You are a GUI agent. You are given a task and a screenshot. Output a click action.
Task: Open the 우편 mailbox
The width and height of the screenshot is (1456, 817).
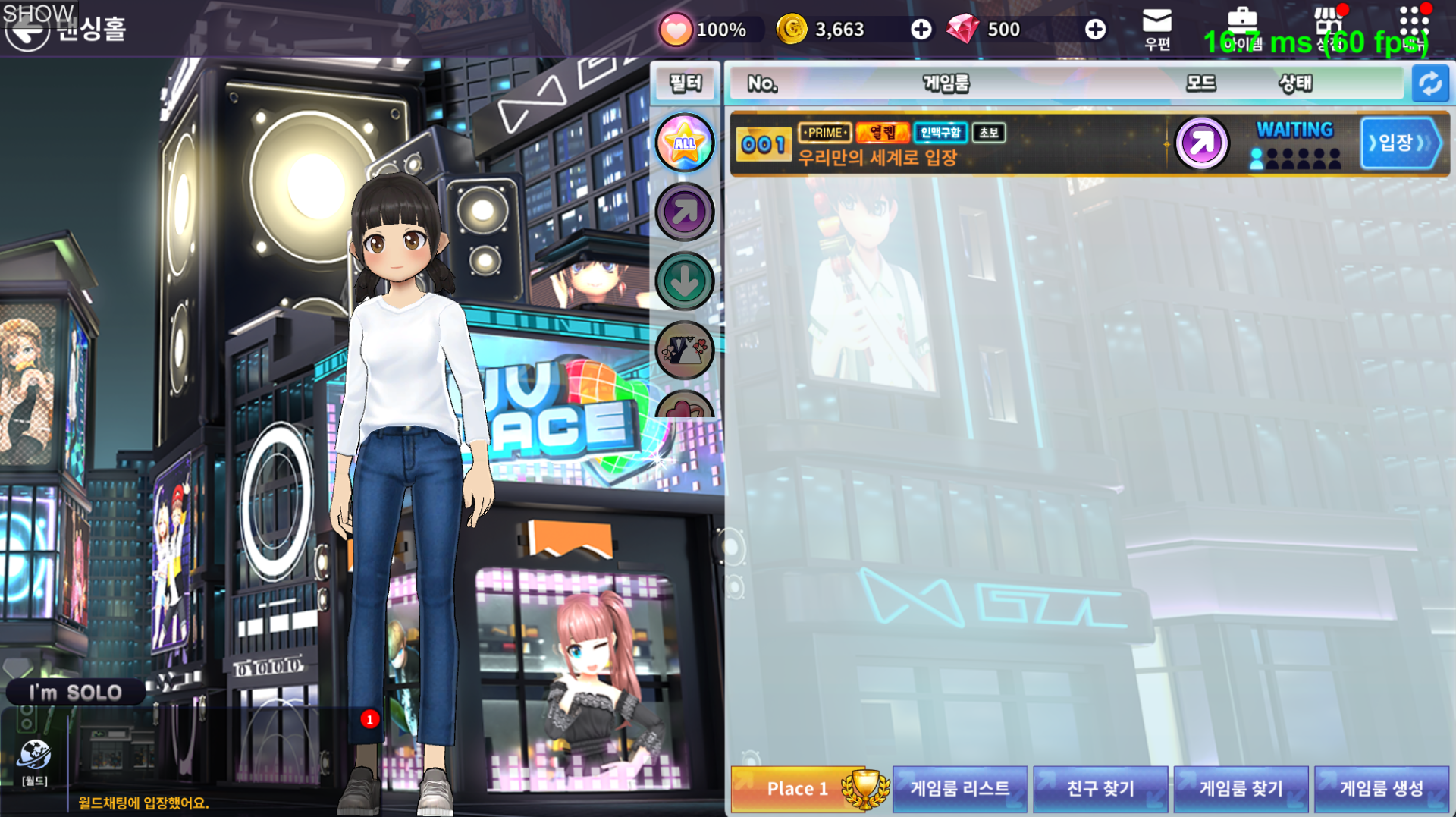(x=1157, y=29)
